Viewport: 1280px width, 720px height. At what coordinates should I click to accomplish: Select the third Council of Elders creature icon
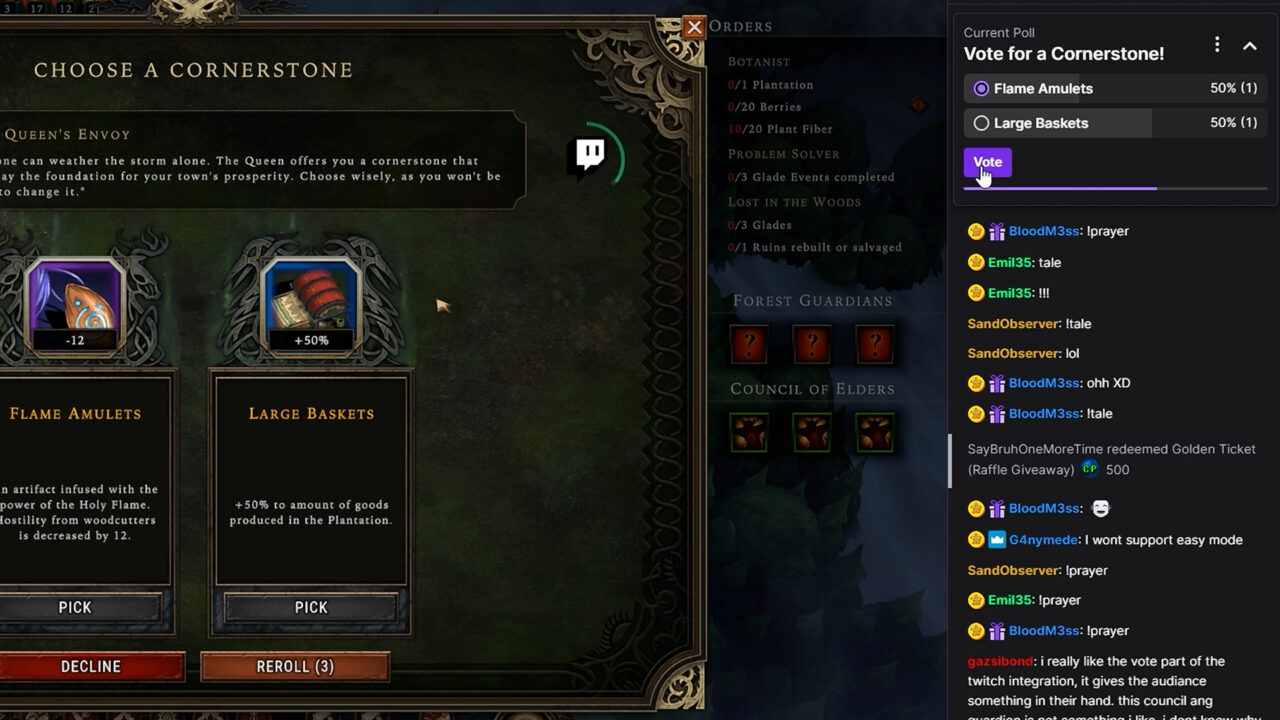(x=876, y=432)
